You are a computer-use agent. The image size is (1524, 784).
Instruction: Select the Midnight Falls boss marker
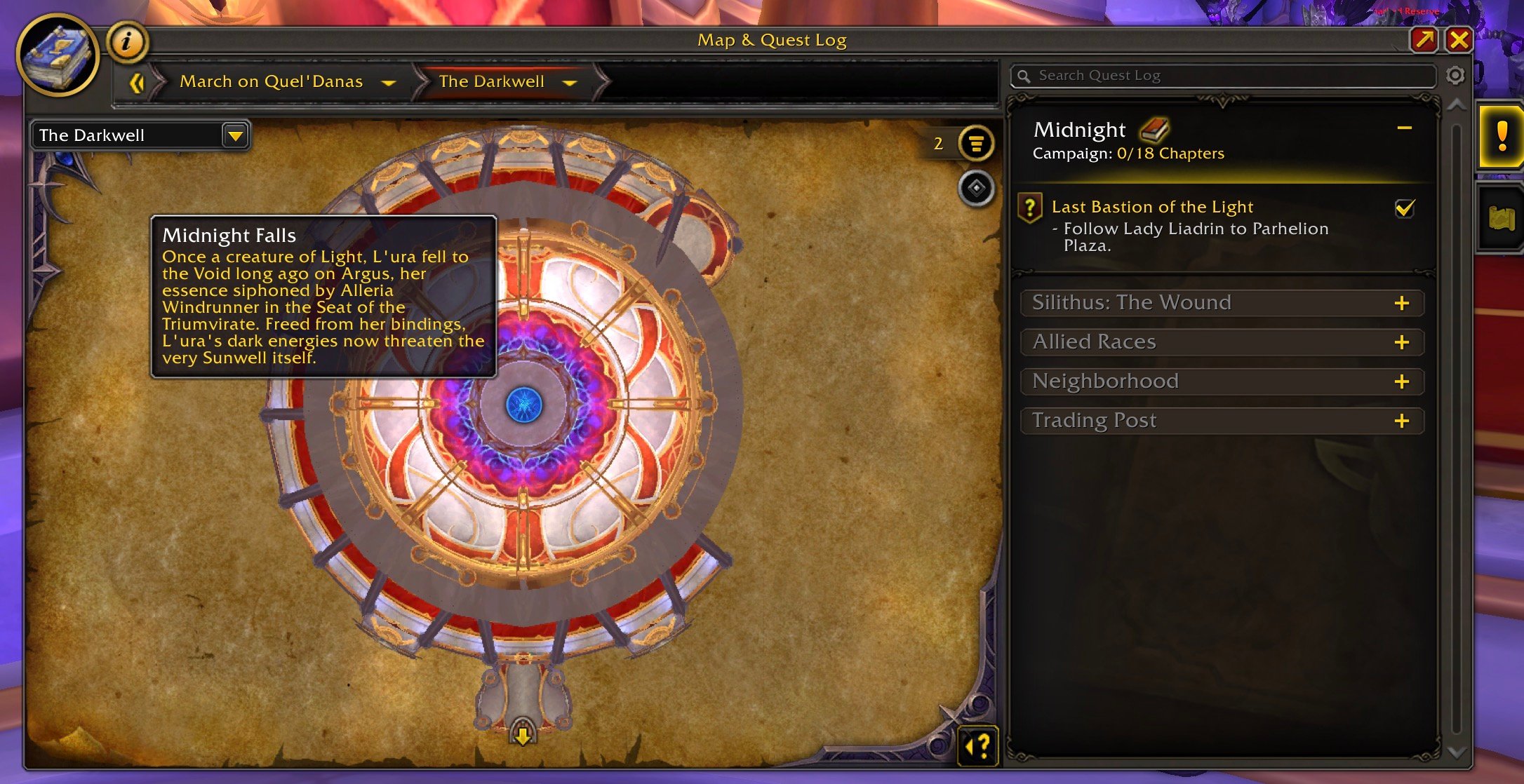point(523,405)
